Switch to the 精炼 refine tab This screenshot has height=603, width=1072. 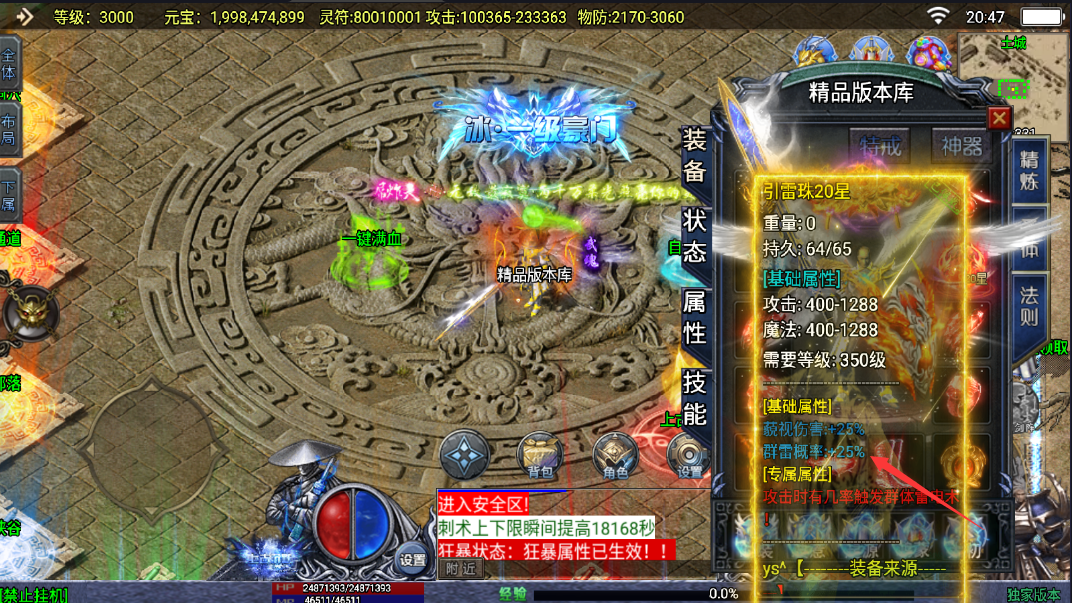[x=1029, y=171]
